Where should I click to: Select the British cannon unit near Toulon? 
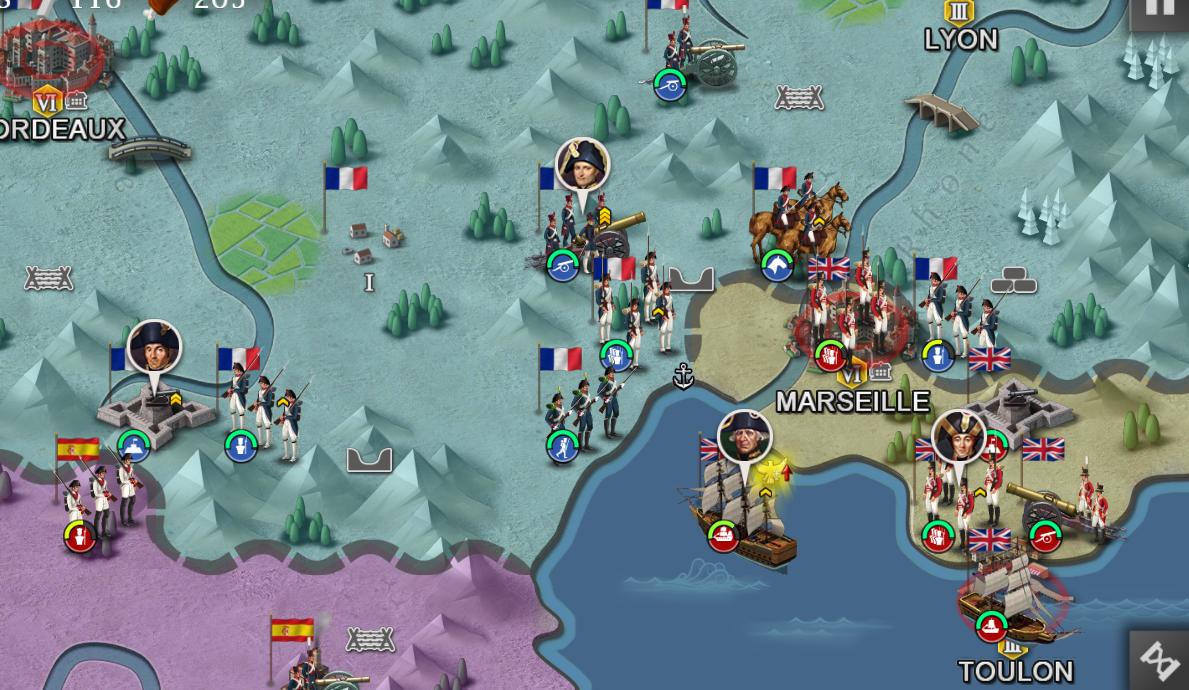tap(1045, 508)
